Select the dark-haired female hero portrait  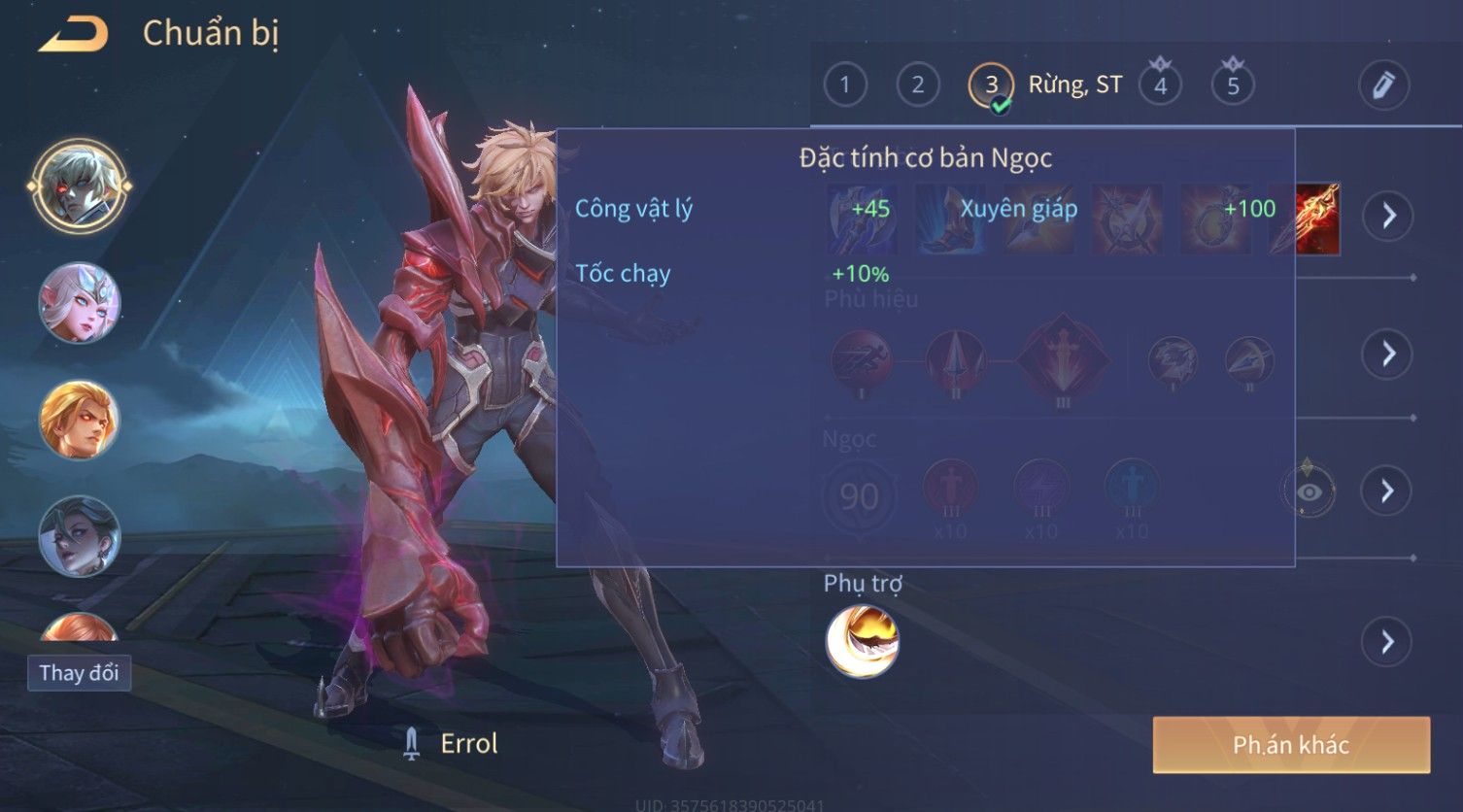coord(80,536)
